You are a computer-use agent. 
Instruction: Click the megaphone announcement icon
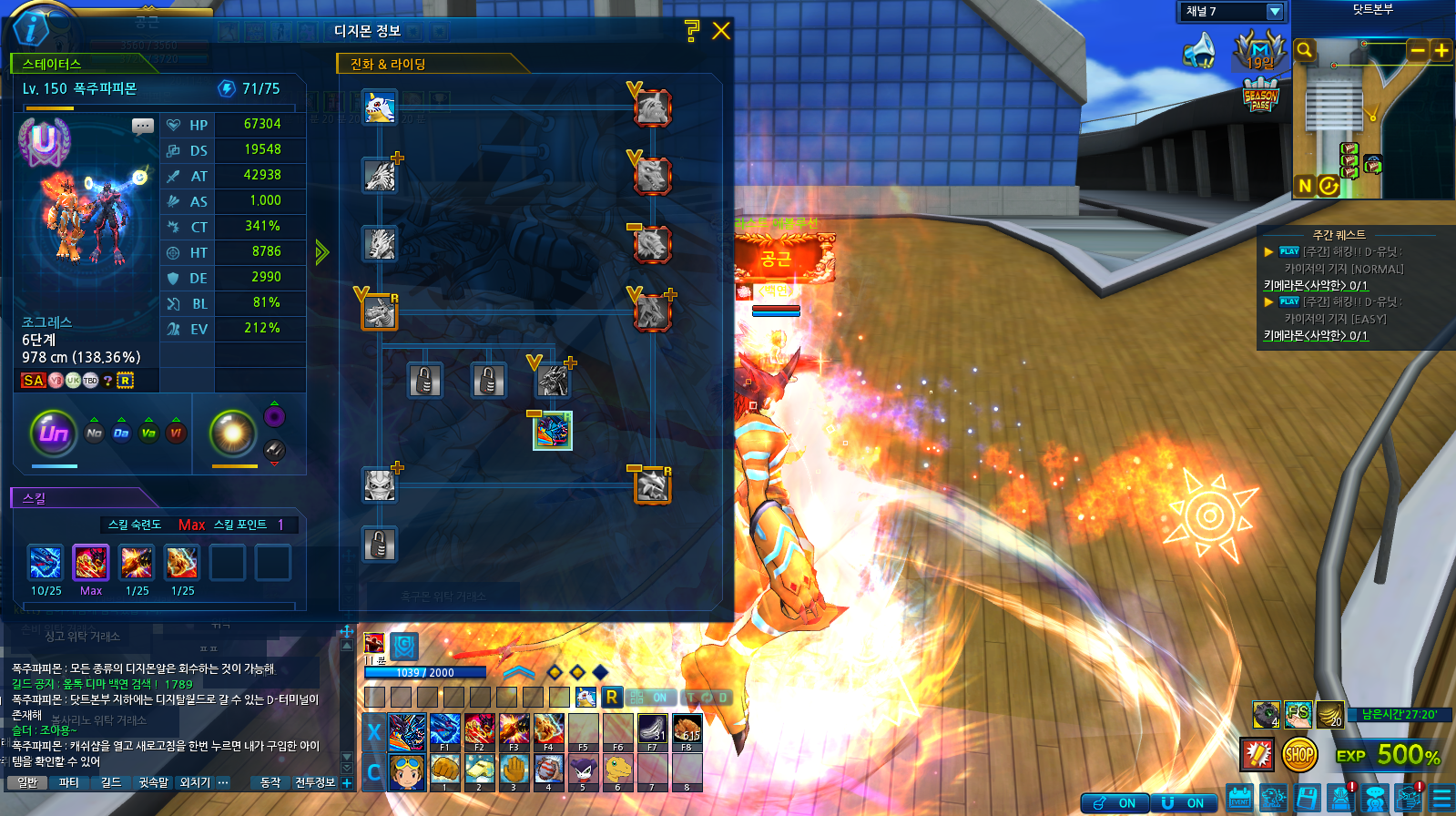coord(1200,51)
